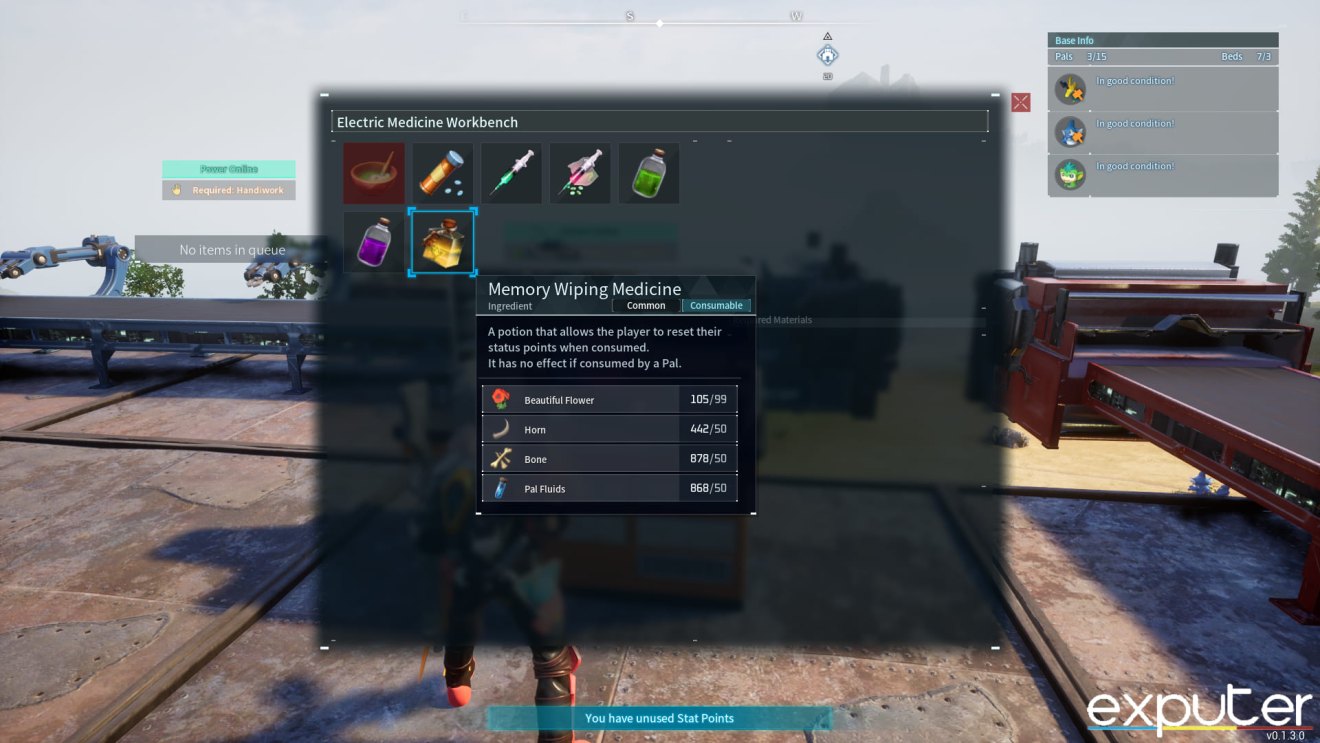The height and width of the screenshot is (743, 1320).
Task: Click the Electric Medicine Workbench title bar
Action: 660,121
